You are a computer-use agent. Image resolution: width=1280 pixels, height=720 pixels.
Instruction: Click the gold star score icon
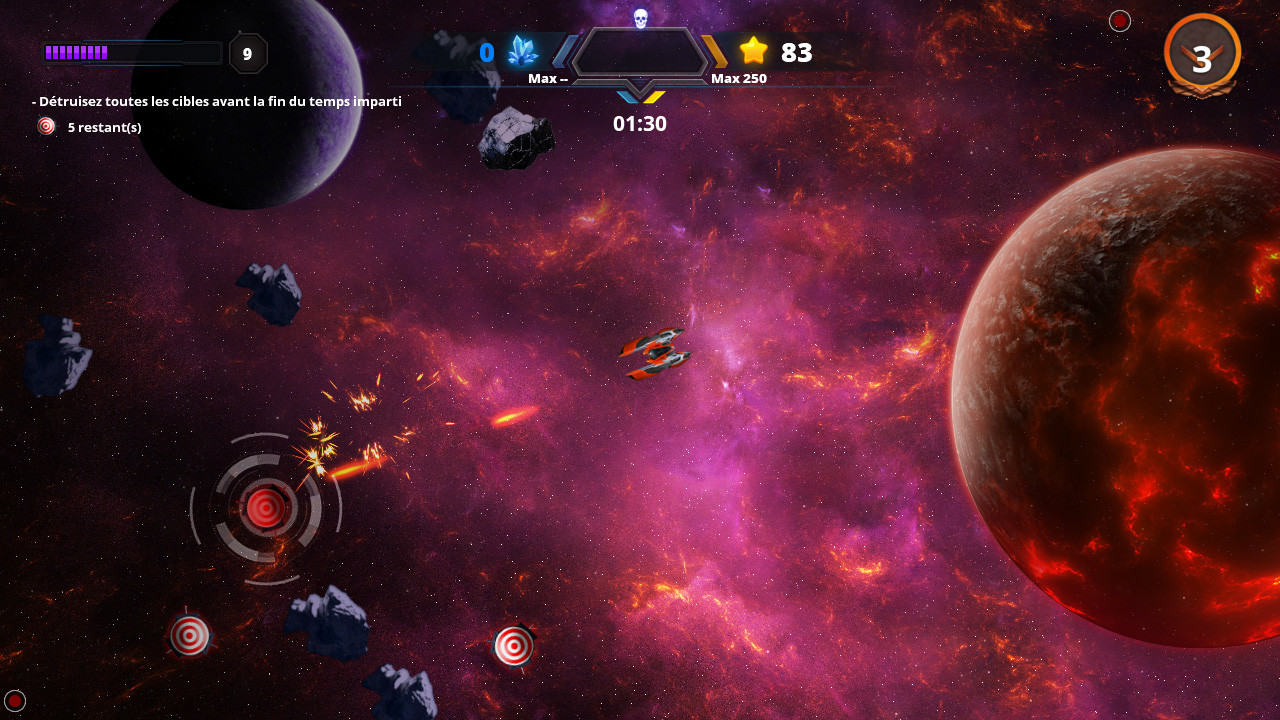[753, 52]
